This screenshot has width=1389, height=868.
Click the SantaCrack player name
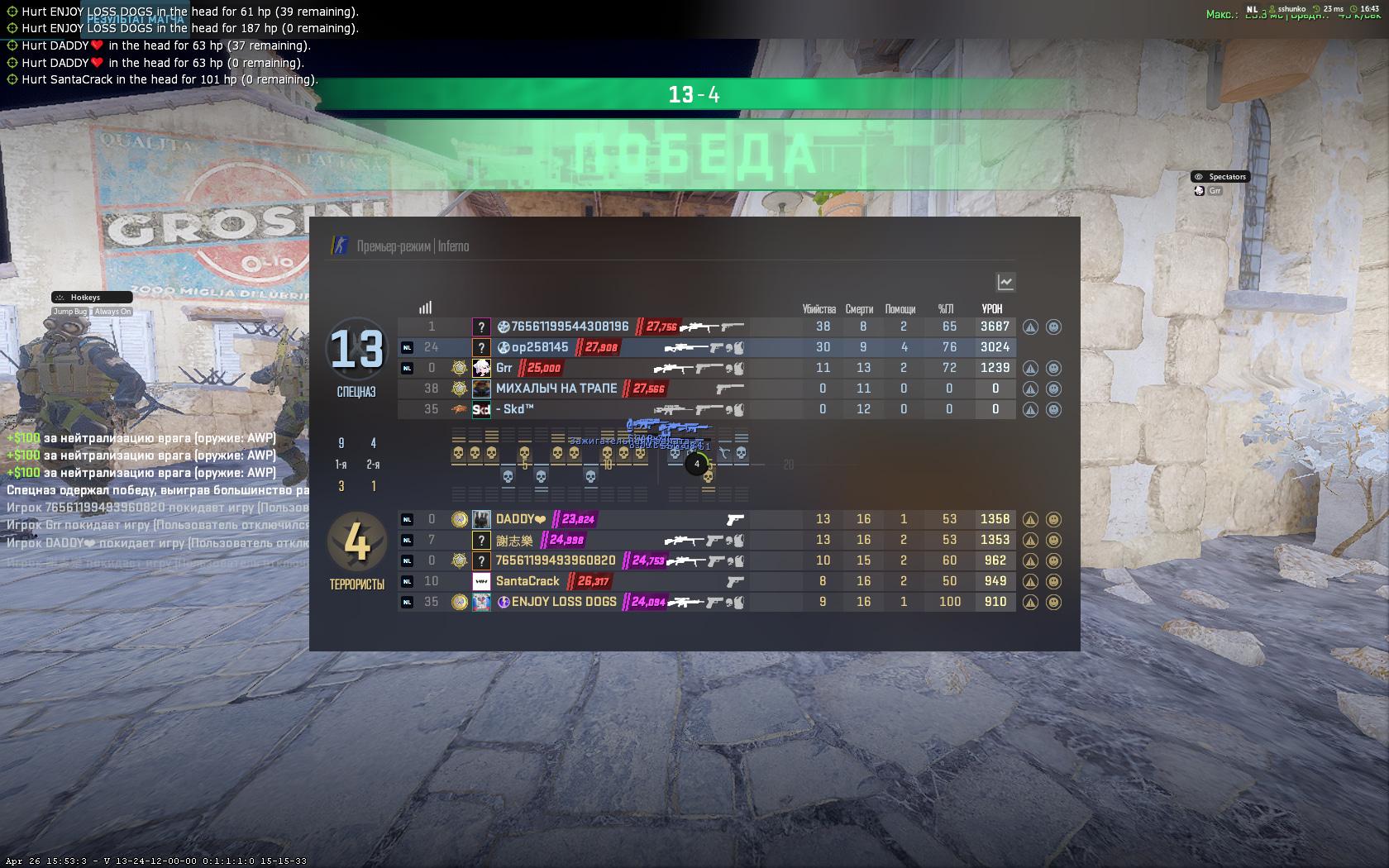click(529, 581)
